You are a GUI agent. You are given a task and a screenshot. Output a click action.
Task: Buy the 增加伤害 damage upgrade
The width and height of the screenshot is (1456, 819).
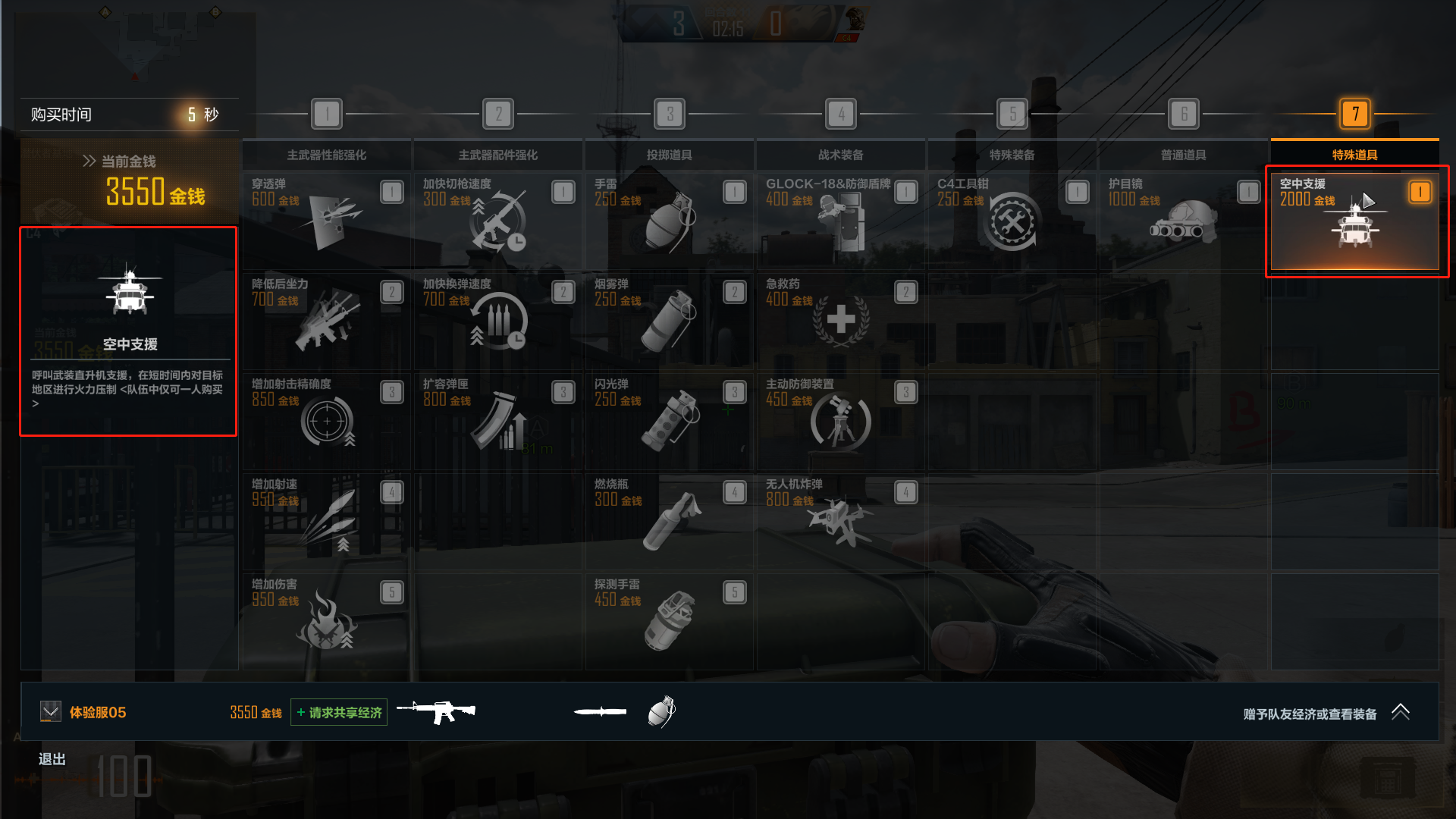coord(326,620)
